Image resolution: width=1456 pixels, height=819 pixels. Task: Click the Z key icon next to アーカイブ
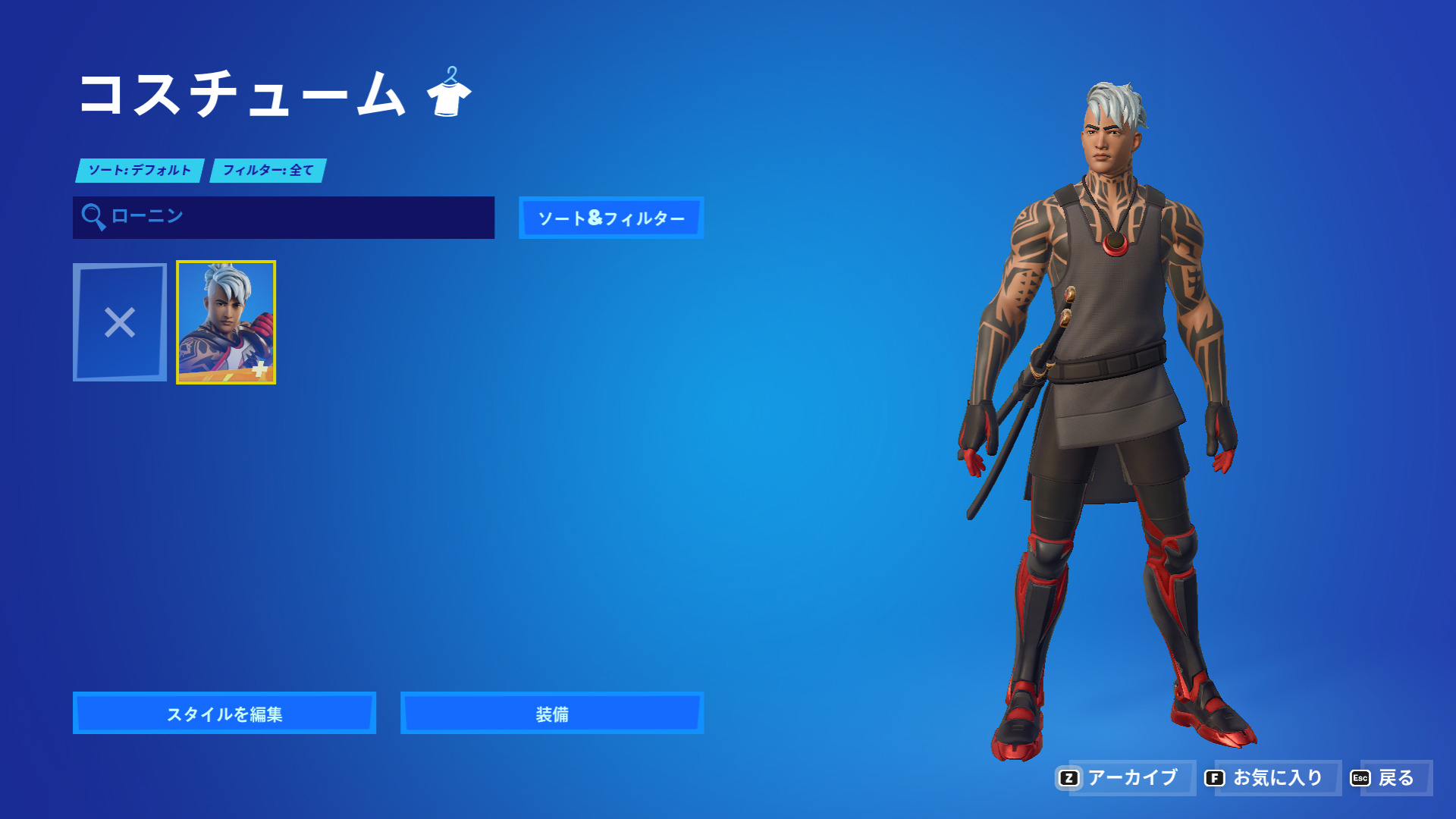(1070, 777)
